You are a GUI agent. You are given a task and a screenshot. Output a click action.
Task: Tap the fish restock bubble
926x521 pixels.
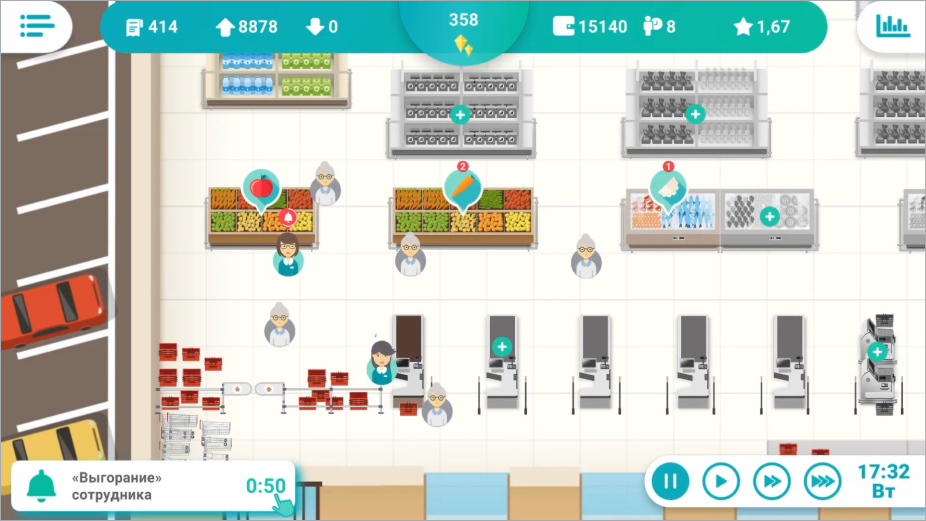pos(668,187)
